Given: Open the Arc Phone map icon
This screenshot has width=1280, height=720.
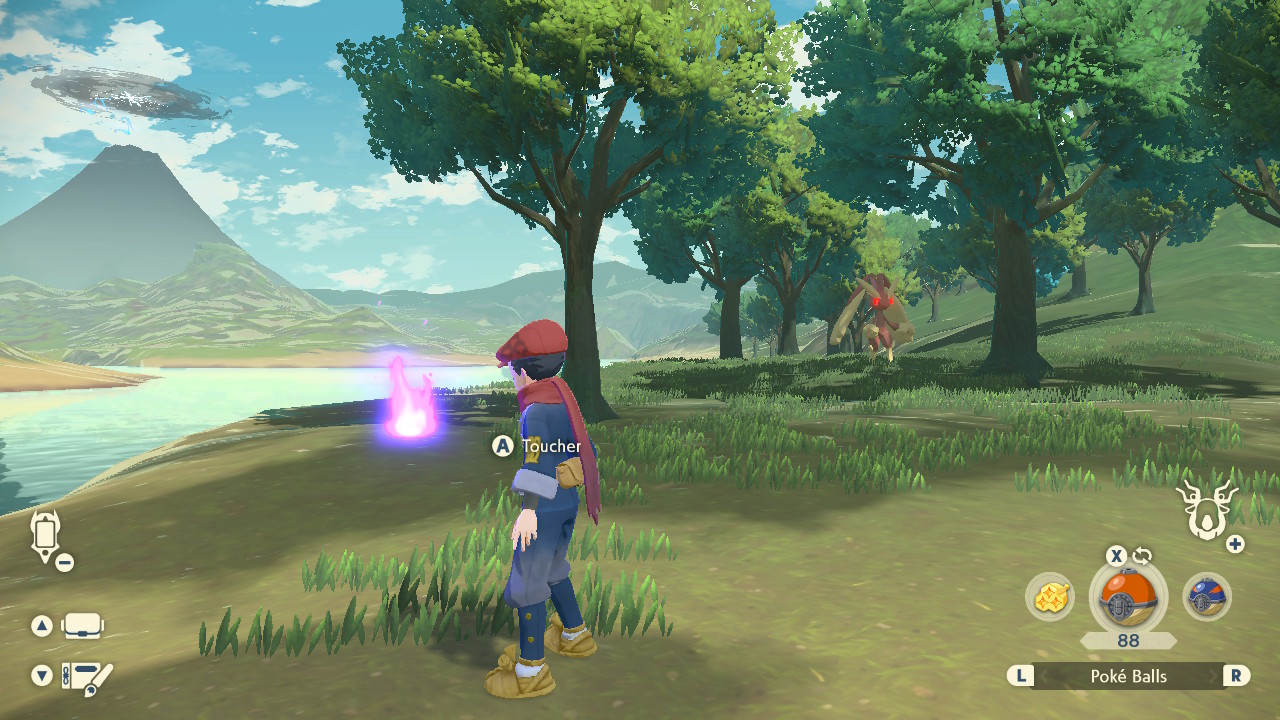Looking at the screenshot, I should point(46,534).
